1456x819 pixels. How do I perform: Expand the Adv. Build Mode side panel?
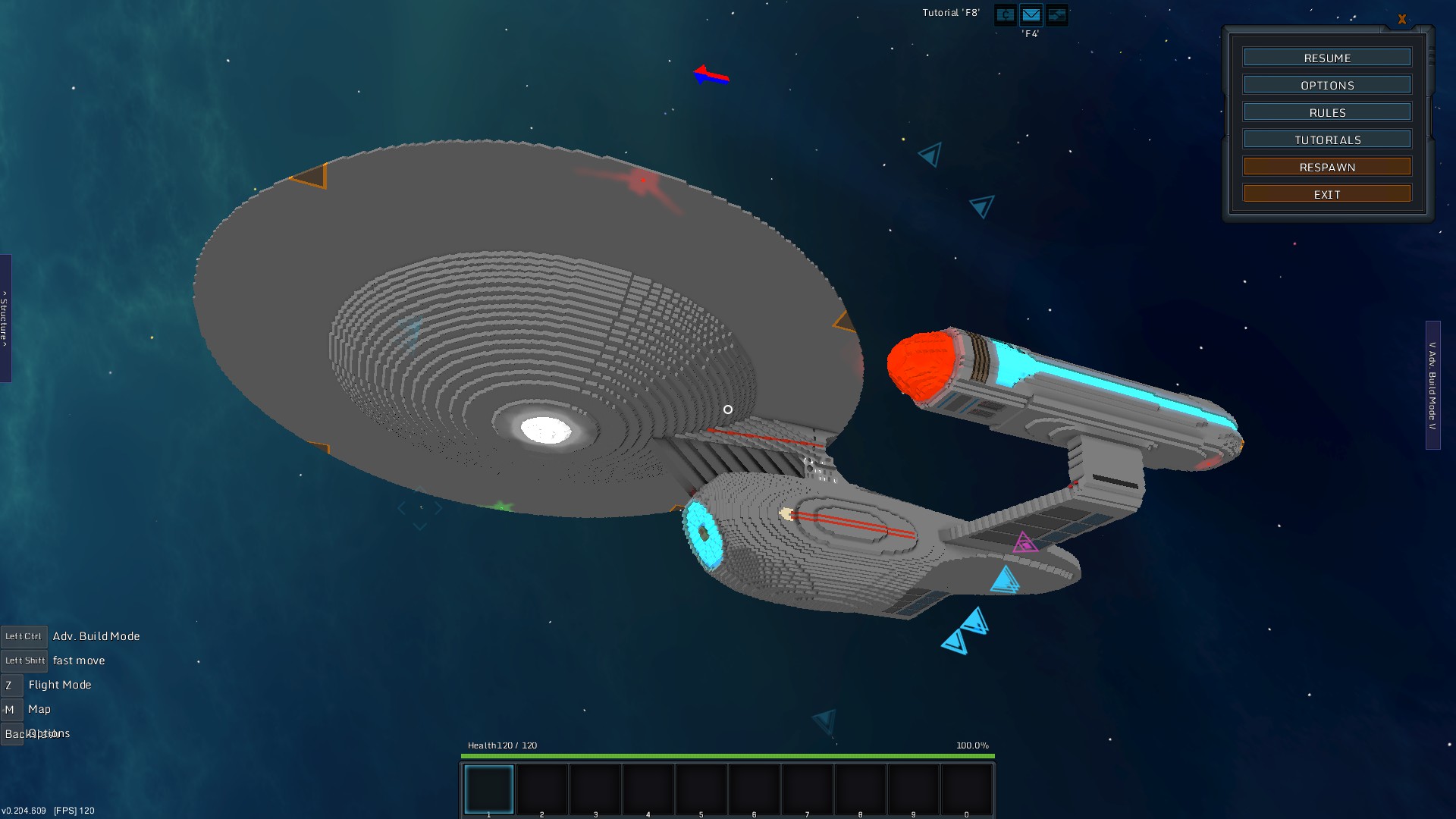(1432, 385)
